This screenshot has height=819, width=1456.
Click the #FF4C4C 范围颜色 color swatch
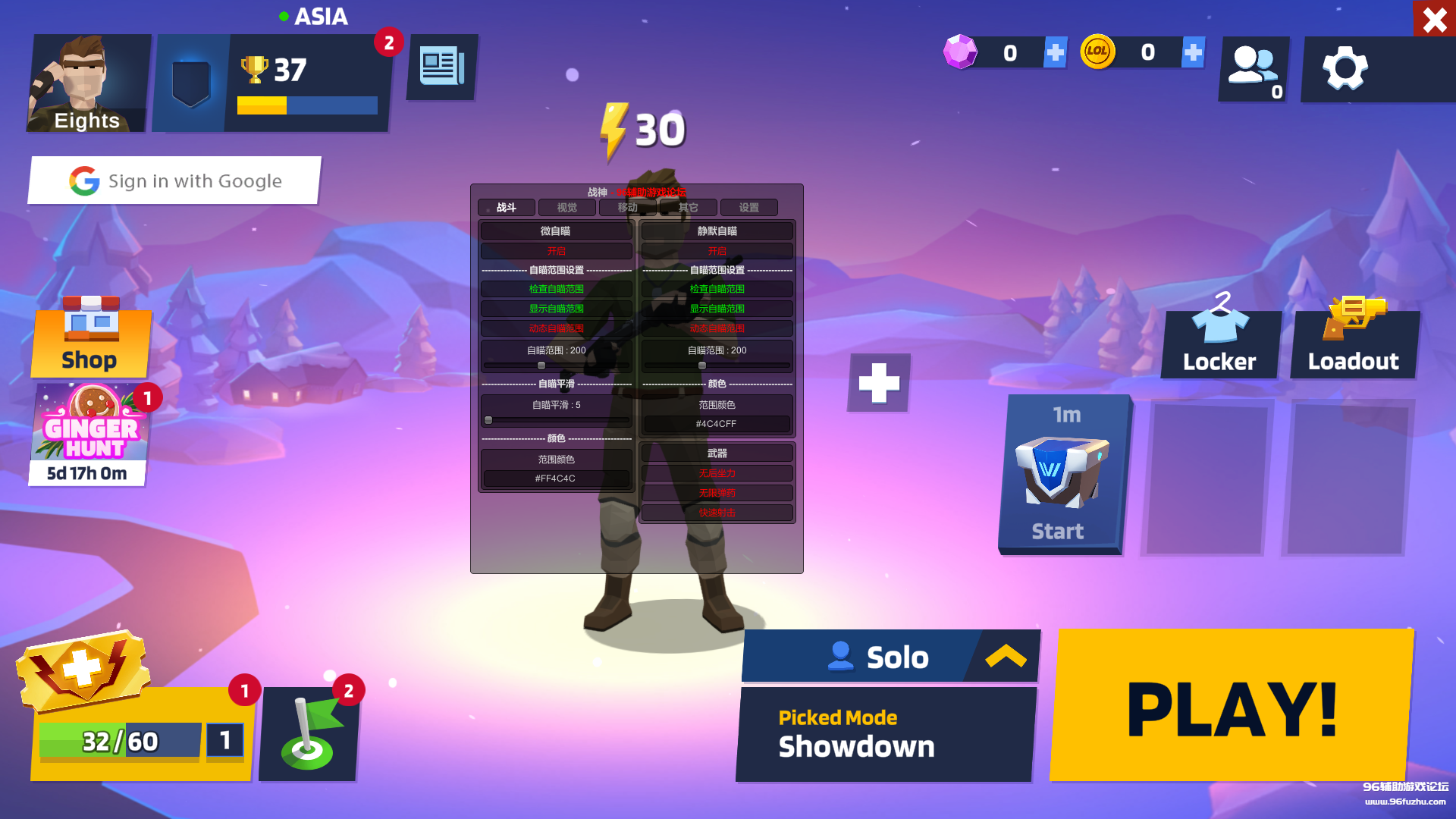556,478
